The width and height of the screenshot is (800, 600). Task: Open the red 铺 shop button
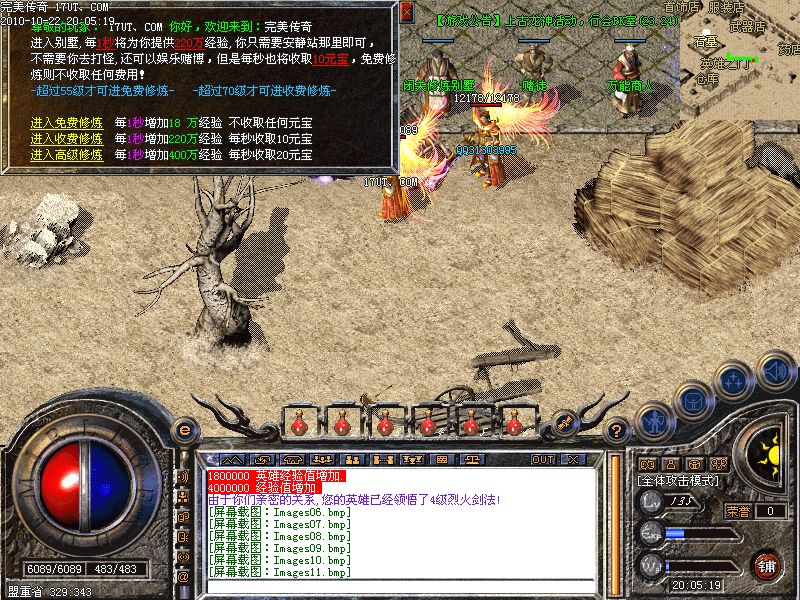tap(768, 564)
